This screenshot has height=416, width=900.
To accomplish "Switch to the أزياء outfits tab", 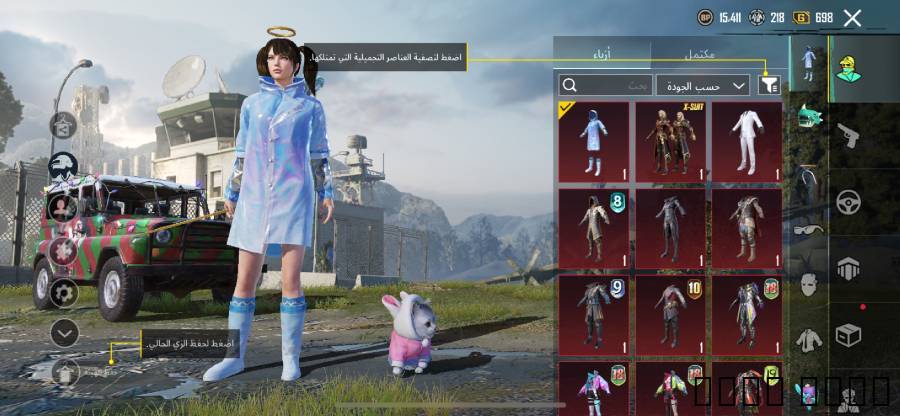I will [x=602, y=53].
